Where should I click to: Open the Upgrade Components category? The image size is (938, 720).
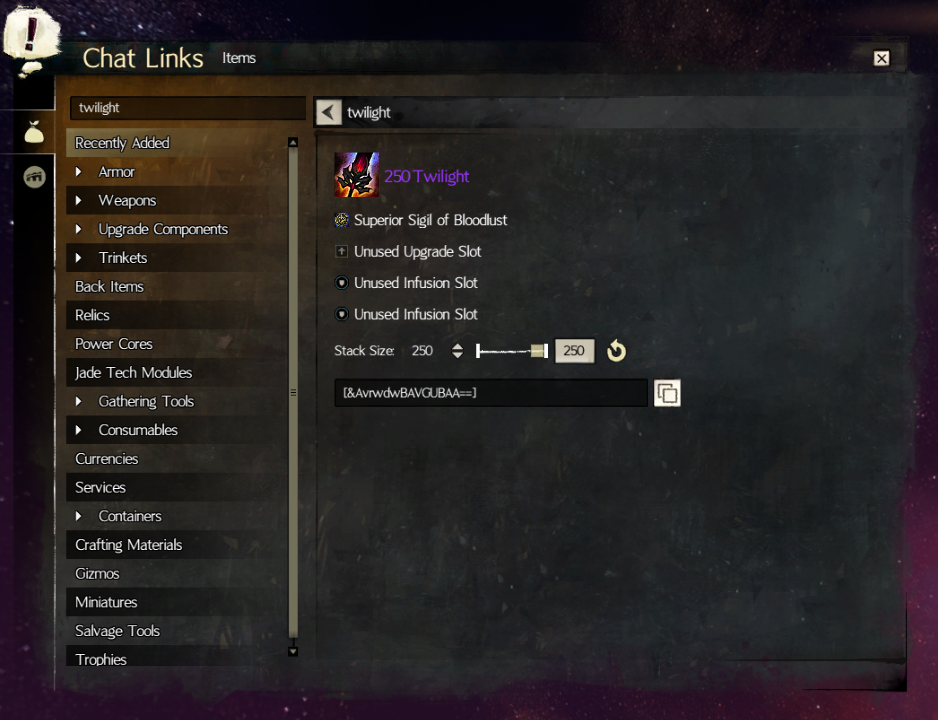162,229
